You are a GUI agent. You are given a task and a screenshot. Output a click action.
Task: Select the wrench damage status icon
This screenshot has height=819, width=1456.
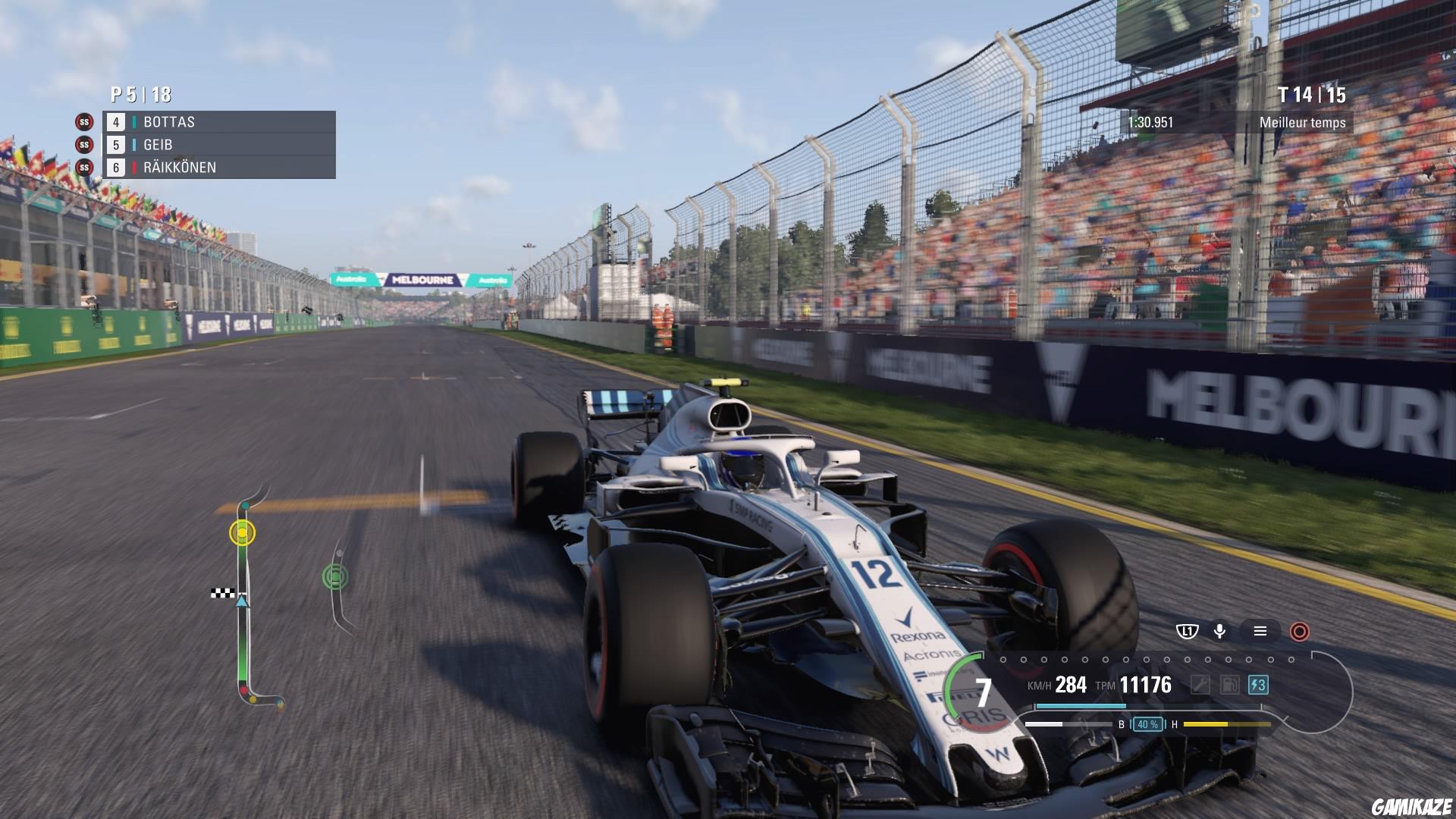1201,685
